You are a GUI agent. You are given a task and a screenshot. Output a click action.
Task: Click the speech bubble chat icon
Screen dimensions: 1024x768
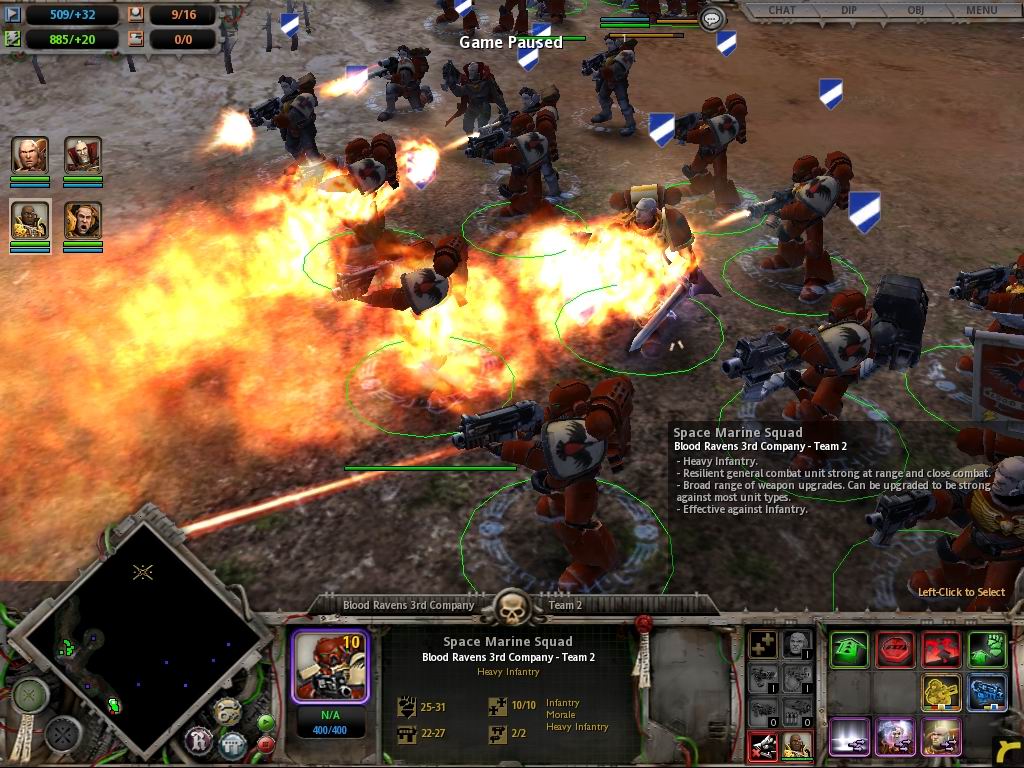tap(712, 18)
